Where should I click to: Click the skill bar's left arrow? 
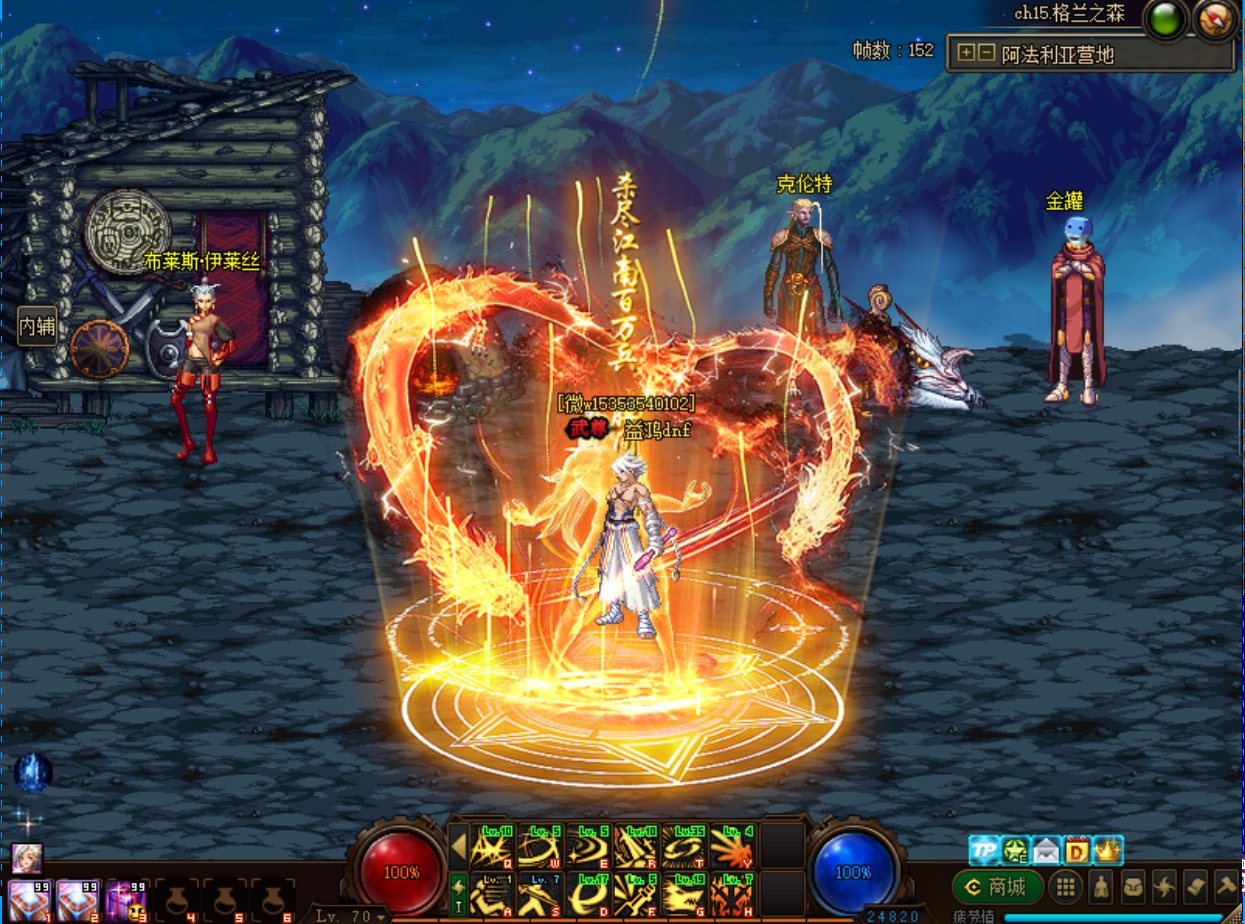click(x=458, y=848)
